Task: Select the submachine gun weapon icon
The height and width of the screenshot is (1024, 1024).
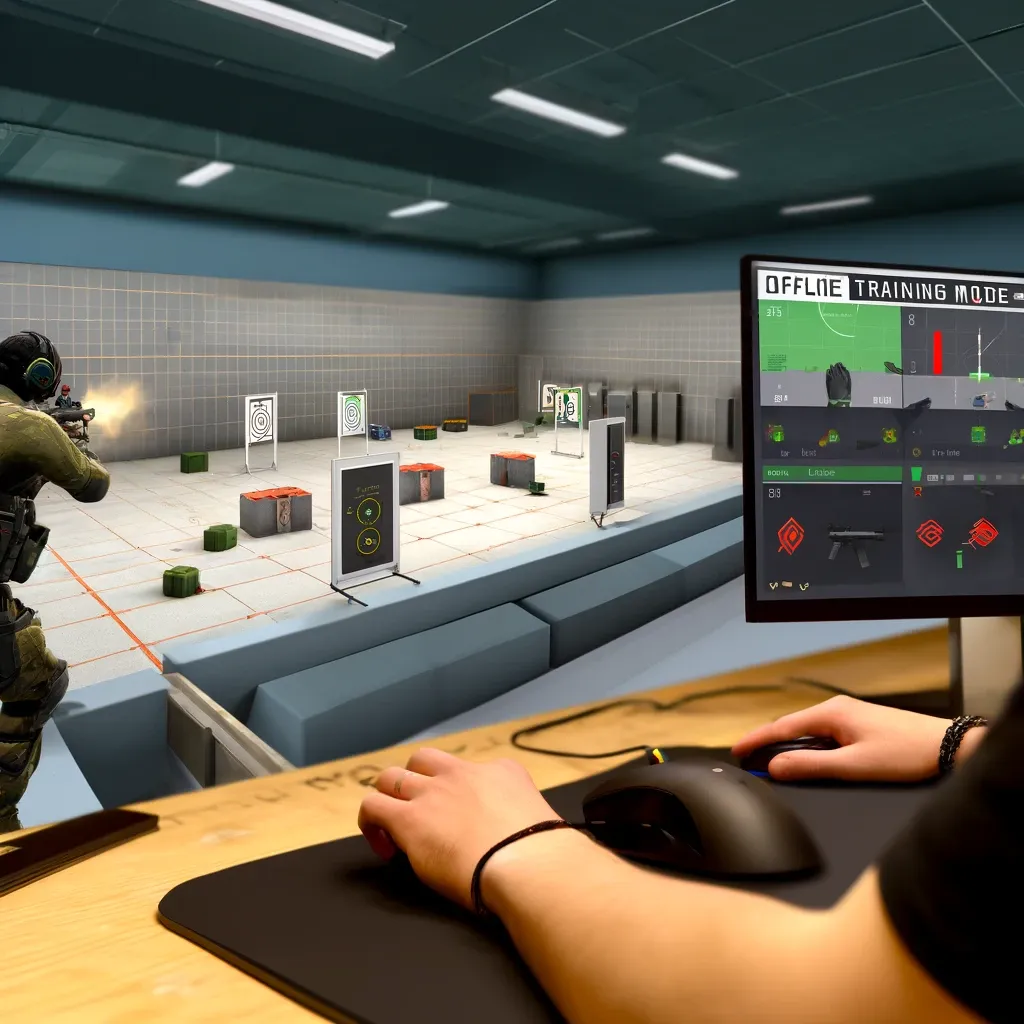Action: tap(855, 543)
